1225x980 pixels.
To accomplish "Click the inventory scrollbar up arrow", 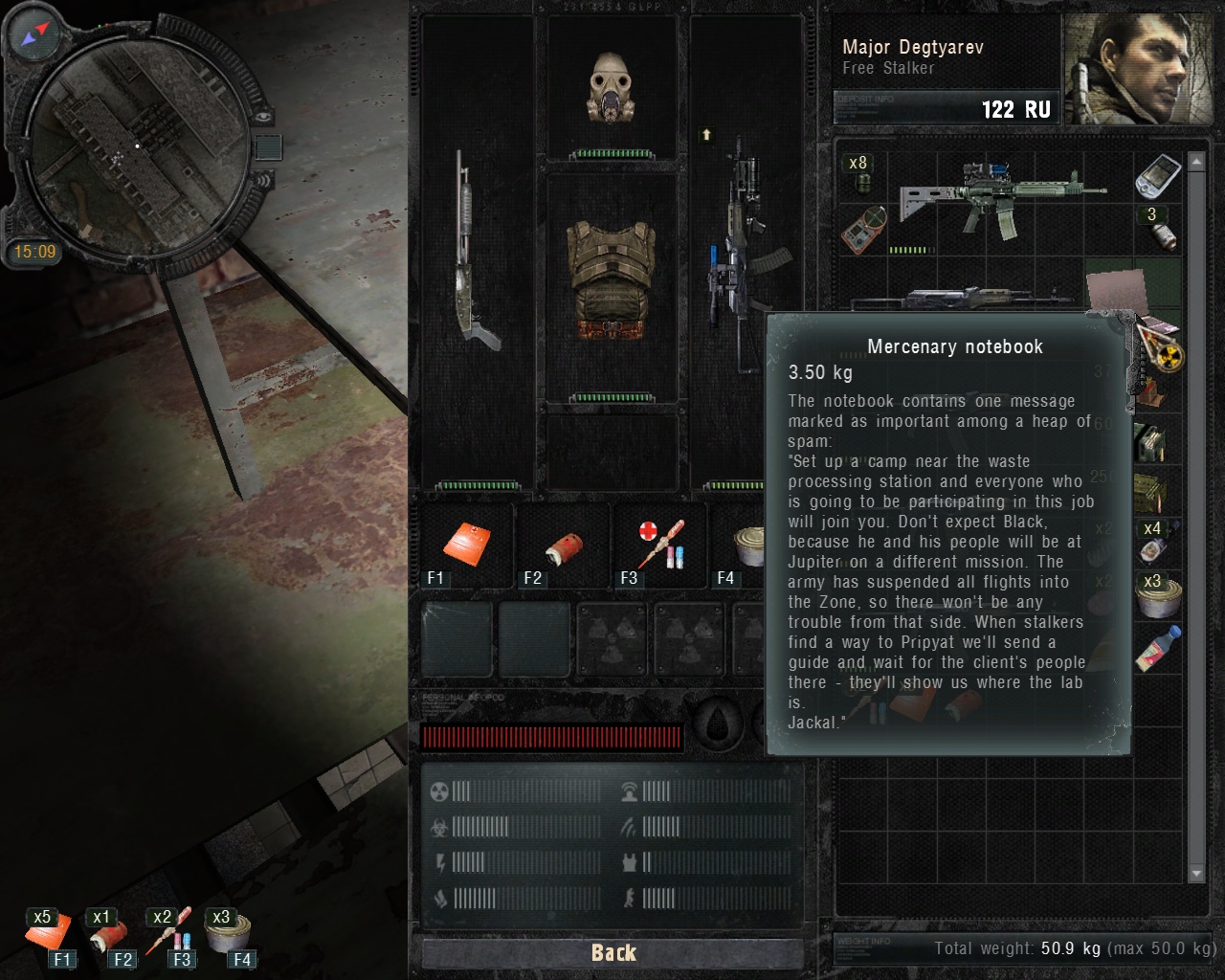I will tap(1196, 163).
